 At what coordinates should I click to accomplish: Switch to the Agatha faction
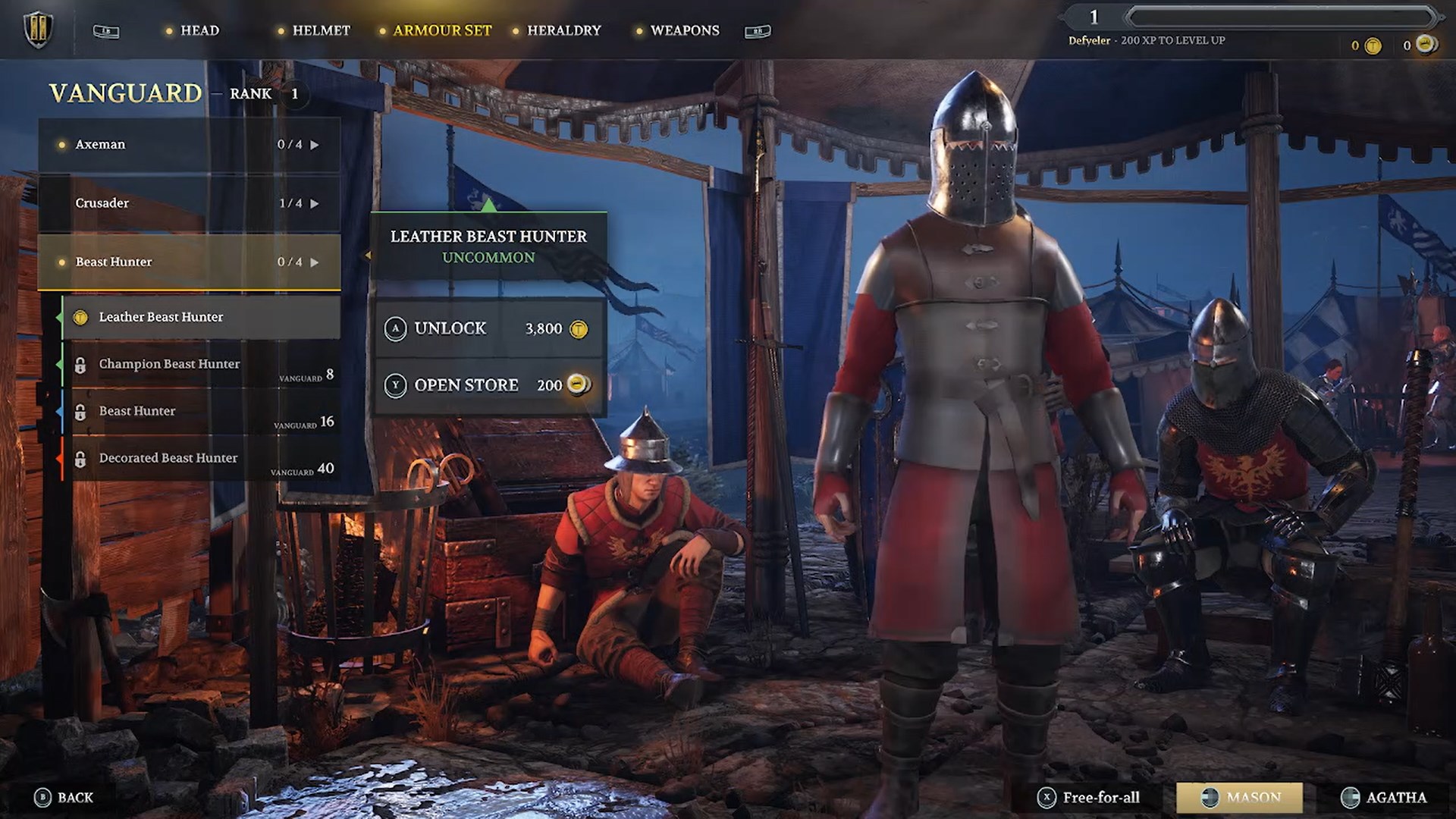pos(1384,798)
